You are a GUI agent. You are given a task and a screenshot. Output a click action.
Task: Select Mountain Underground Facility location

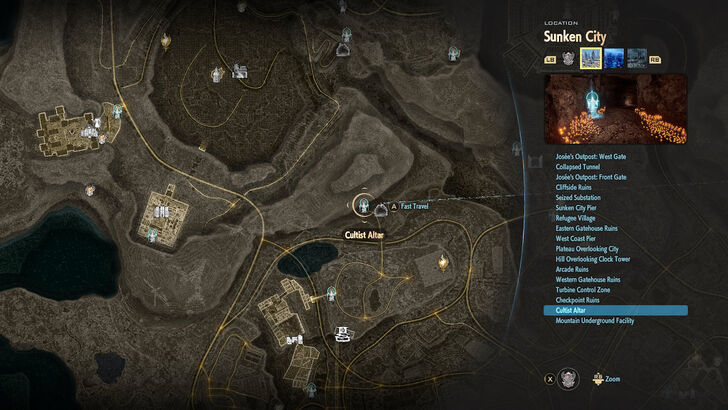594,321
